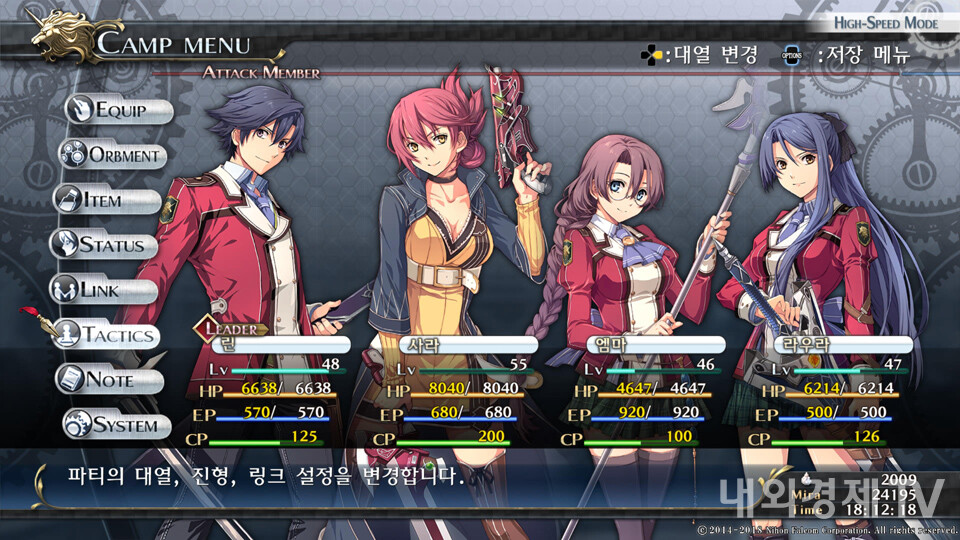Open the Equip menu
The image size is (960, 540).
click(119, 111)
